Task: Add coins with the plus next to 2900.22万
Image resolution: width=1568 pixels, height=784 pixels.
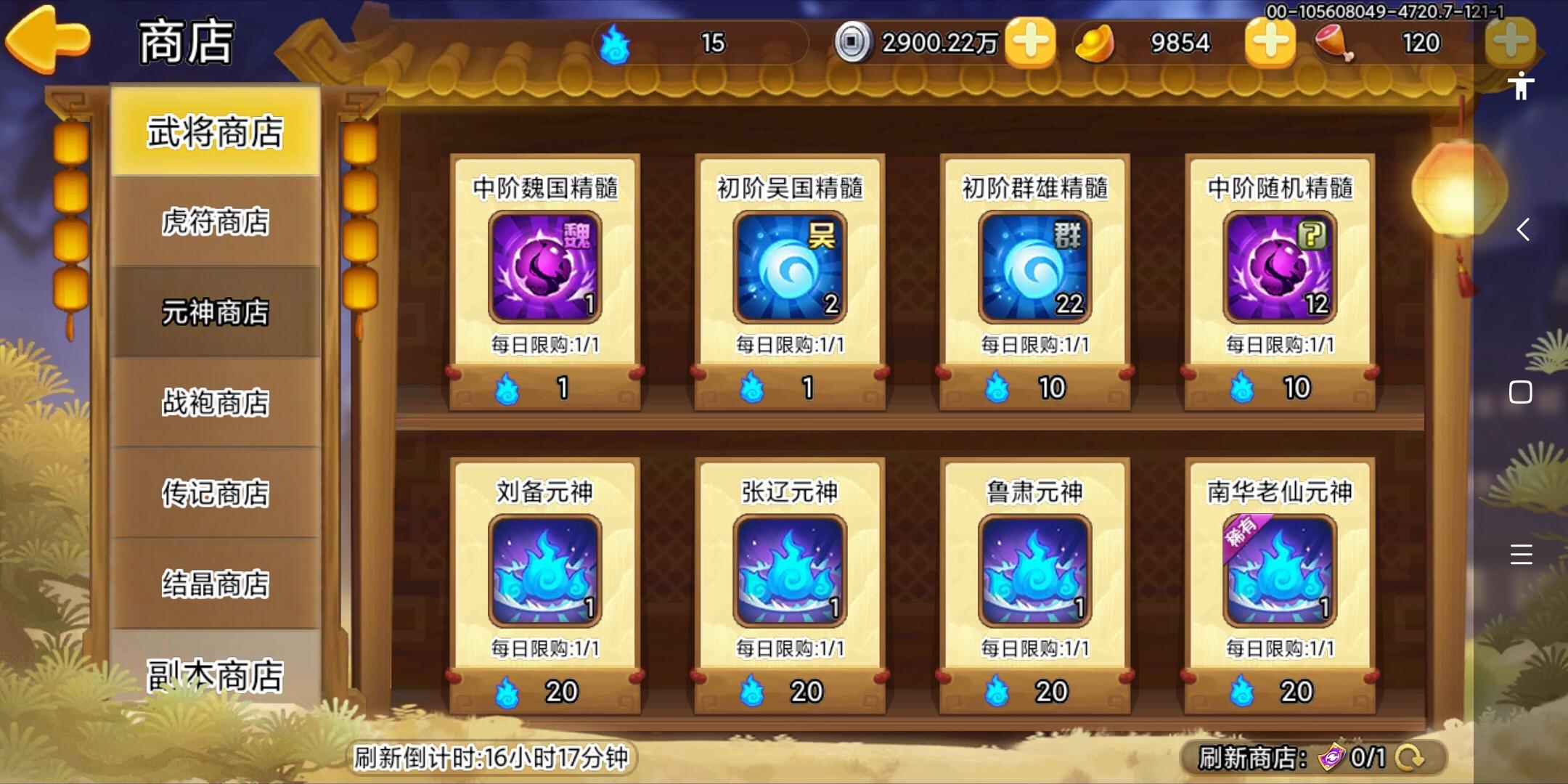Action: (x=1032, y=42)
